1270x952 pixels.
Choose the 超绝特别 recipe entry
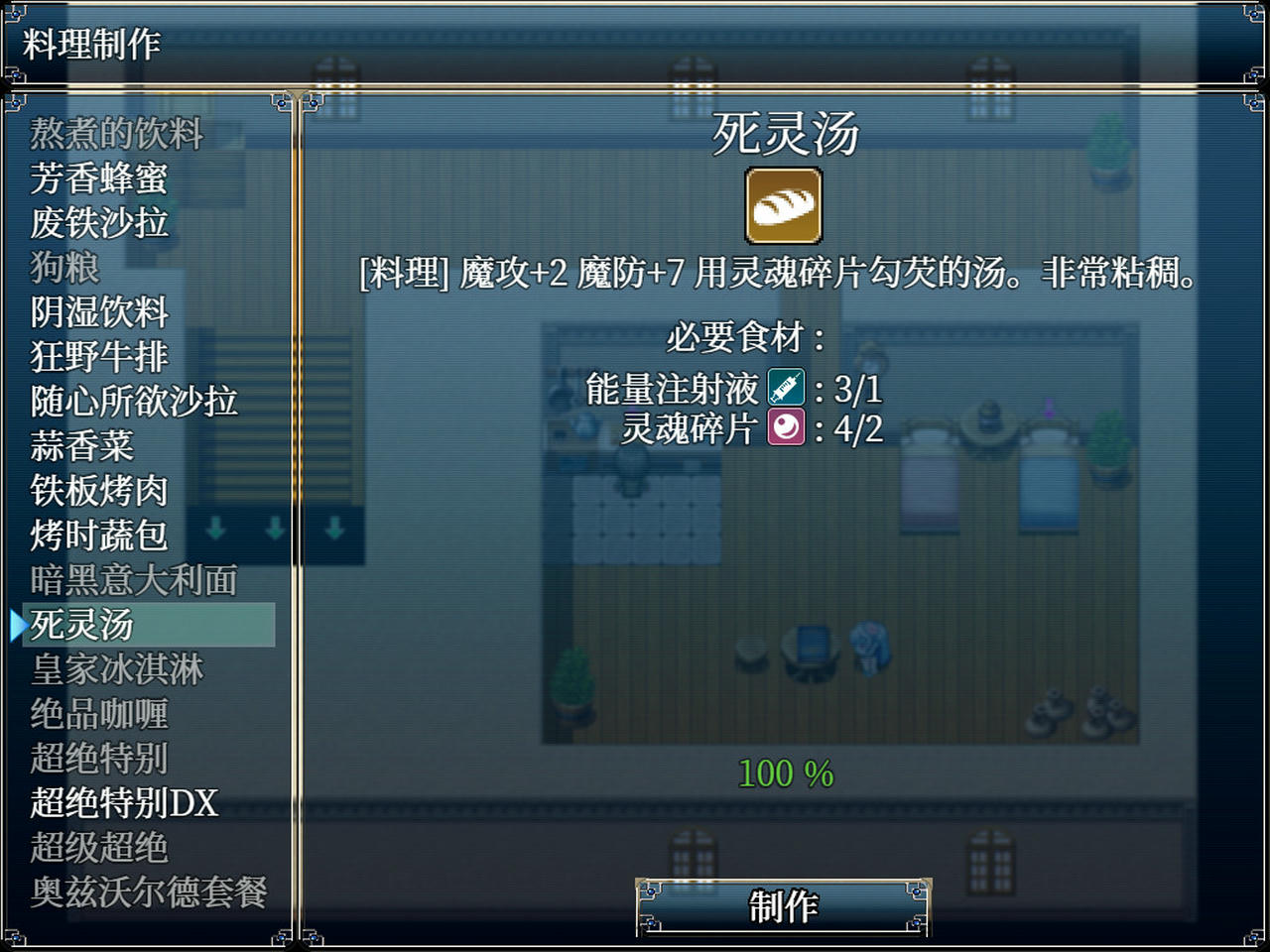point(99,759)
